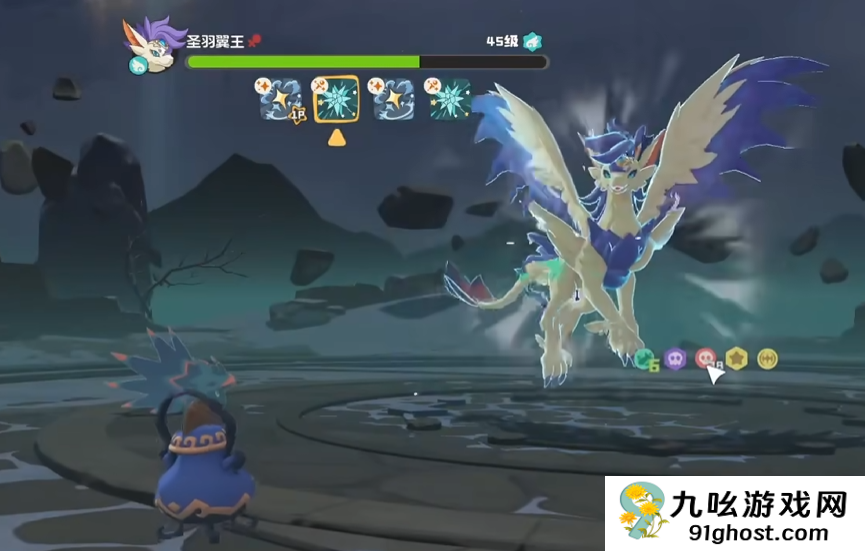
Task: Pick the unframed crystal burst skill
Action: click(449, 100)
